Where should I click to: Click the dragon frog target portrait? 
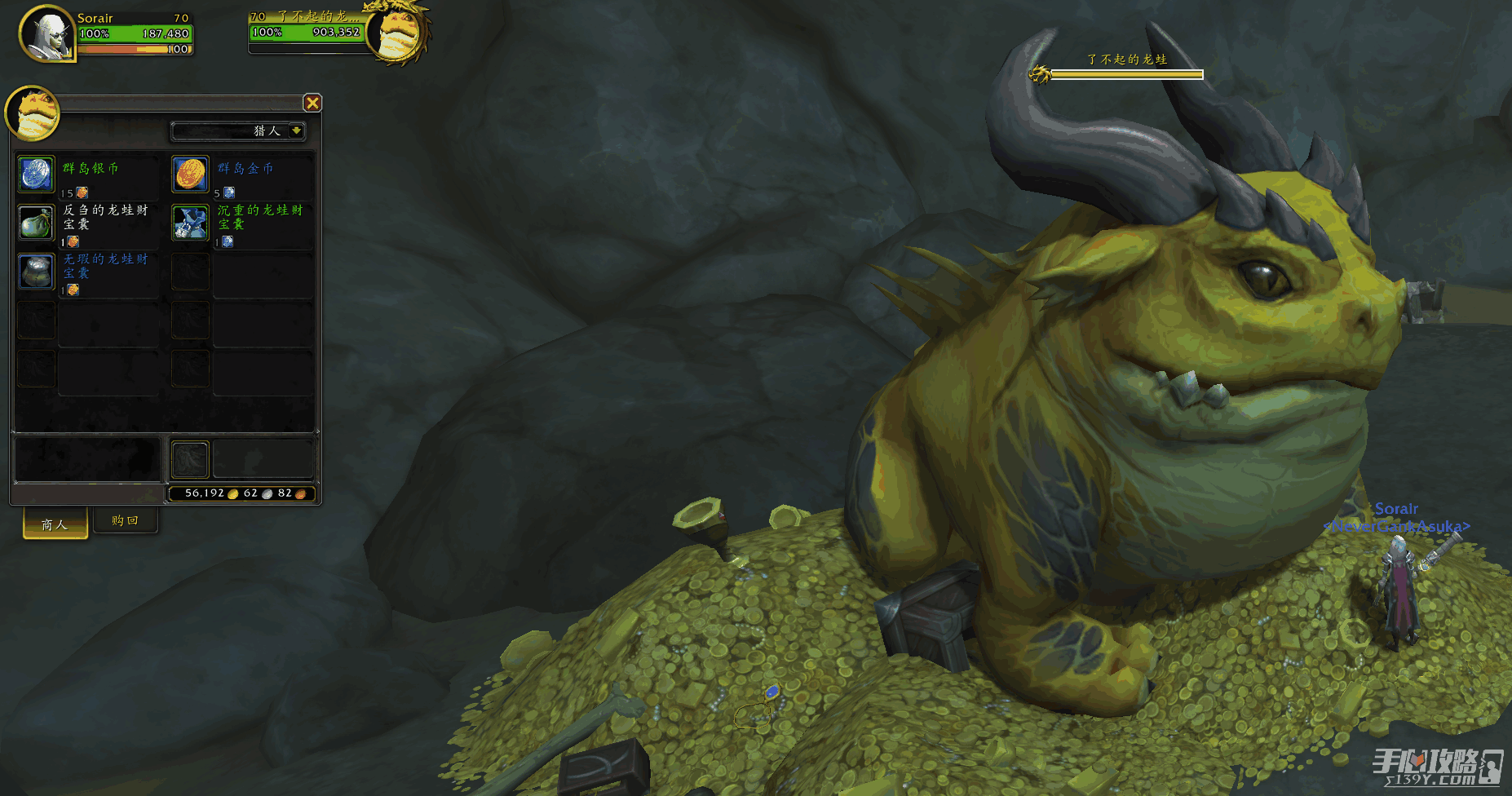click(397, 33)
